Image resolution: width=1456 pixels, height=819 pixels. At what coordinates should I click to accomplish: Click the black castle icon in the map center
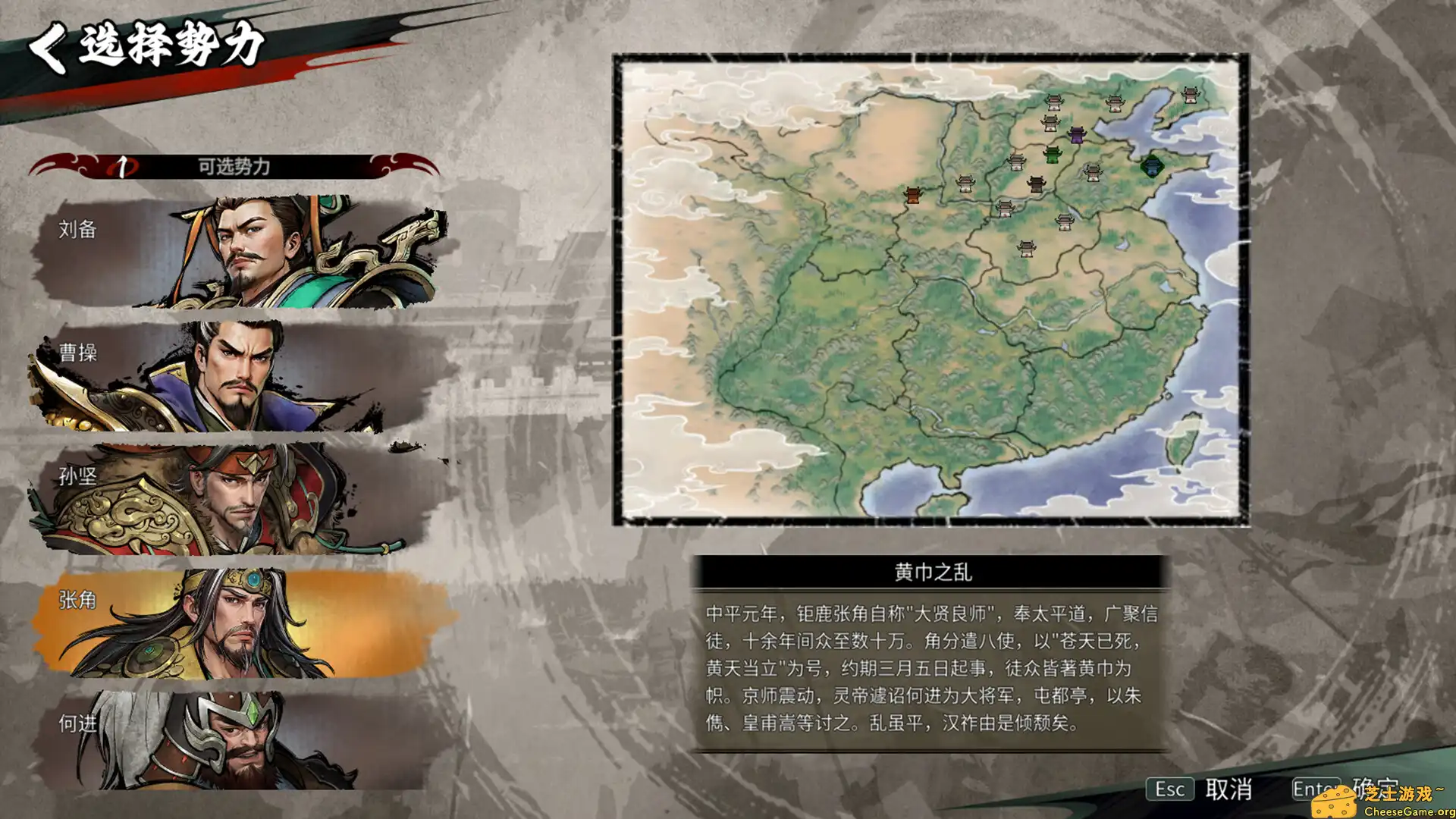pyautogui.click(x=1037, y=185)
